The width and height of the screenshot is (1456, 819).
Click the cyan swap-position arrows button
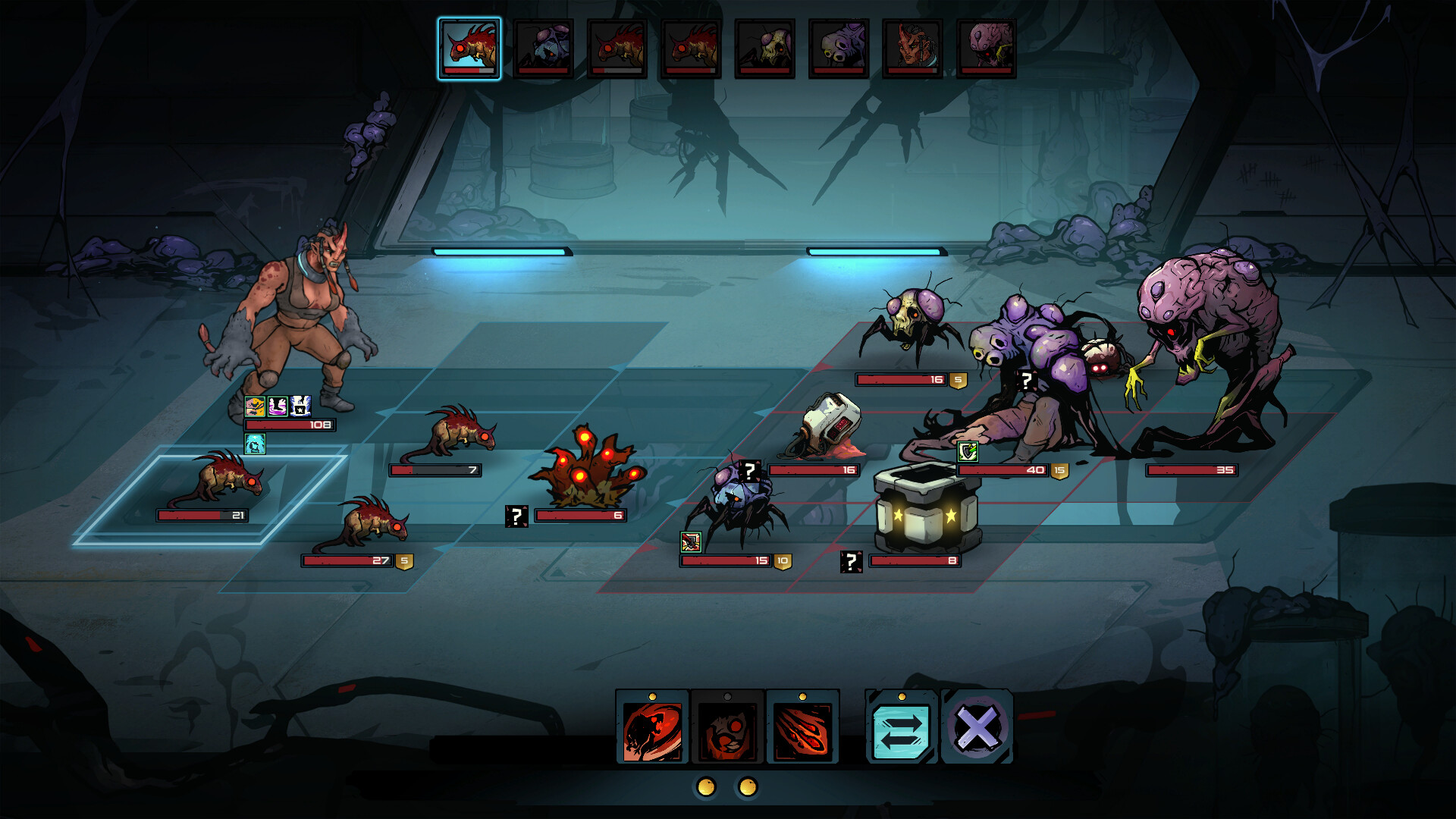pyautogui.click(x=901, y=729)
